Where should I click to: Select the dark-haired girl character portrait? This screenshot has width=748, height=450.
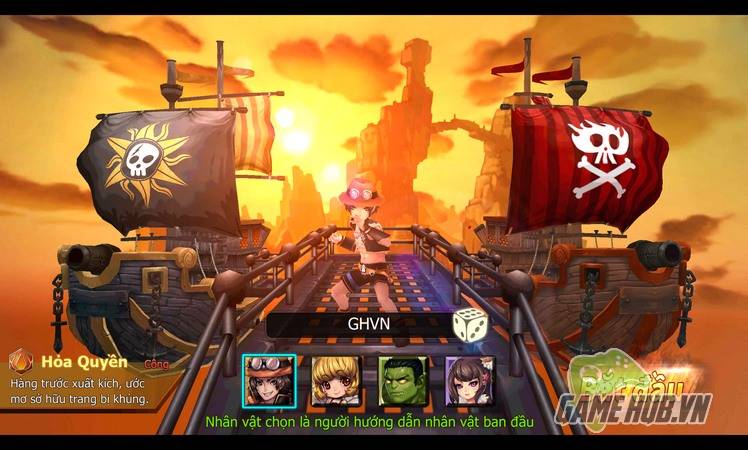click(468, 380)
